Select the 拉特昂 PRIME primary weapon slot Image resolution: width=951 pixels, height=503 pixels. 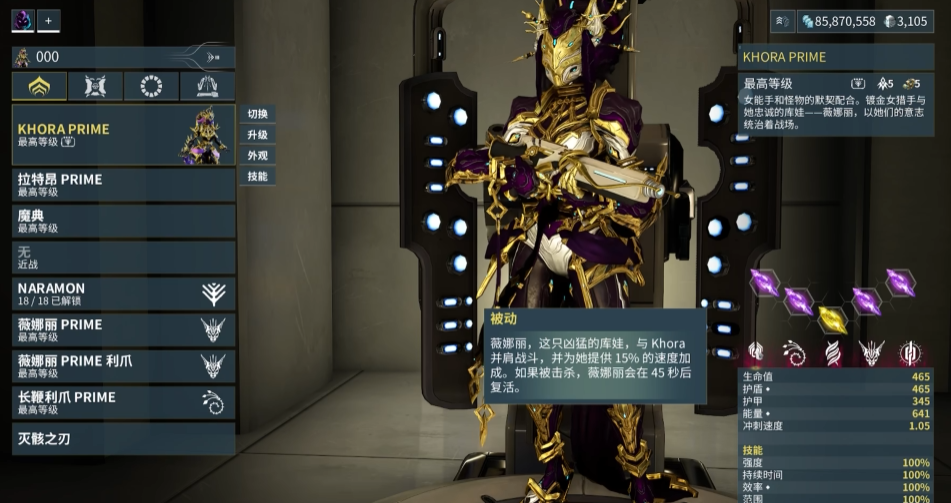pyautogui.click(x=123, y=184)
